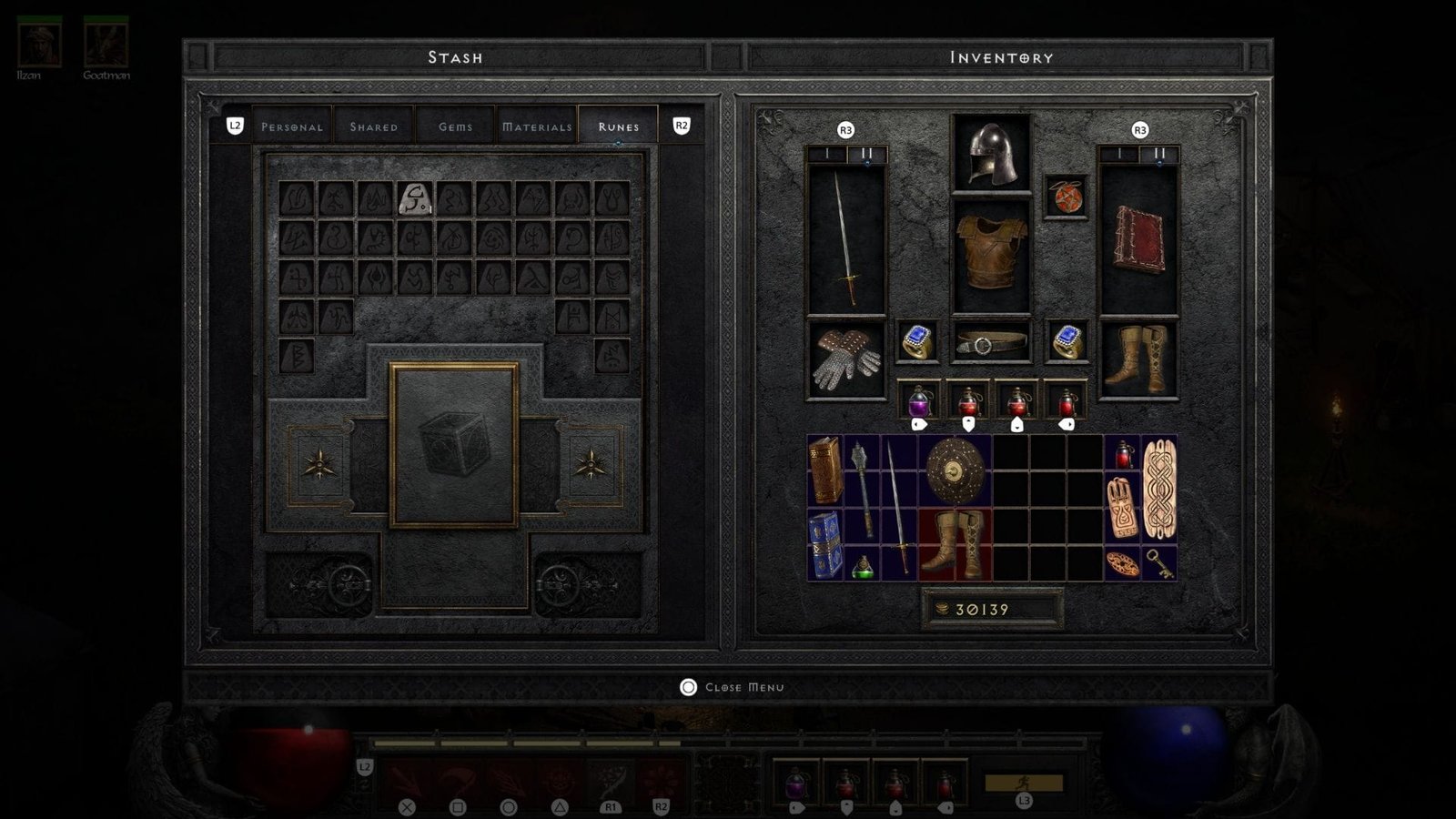
Task: Open the Shared stash tab
Action: tap(374, 126)
